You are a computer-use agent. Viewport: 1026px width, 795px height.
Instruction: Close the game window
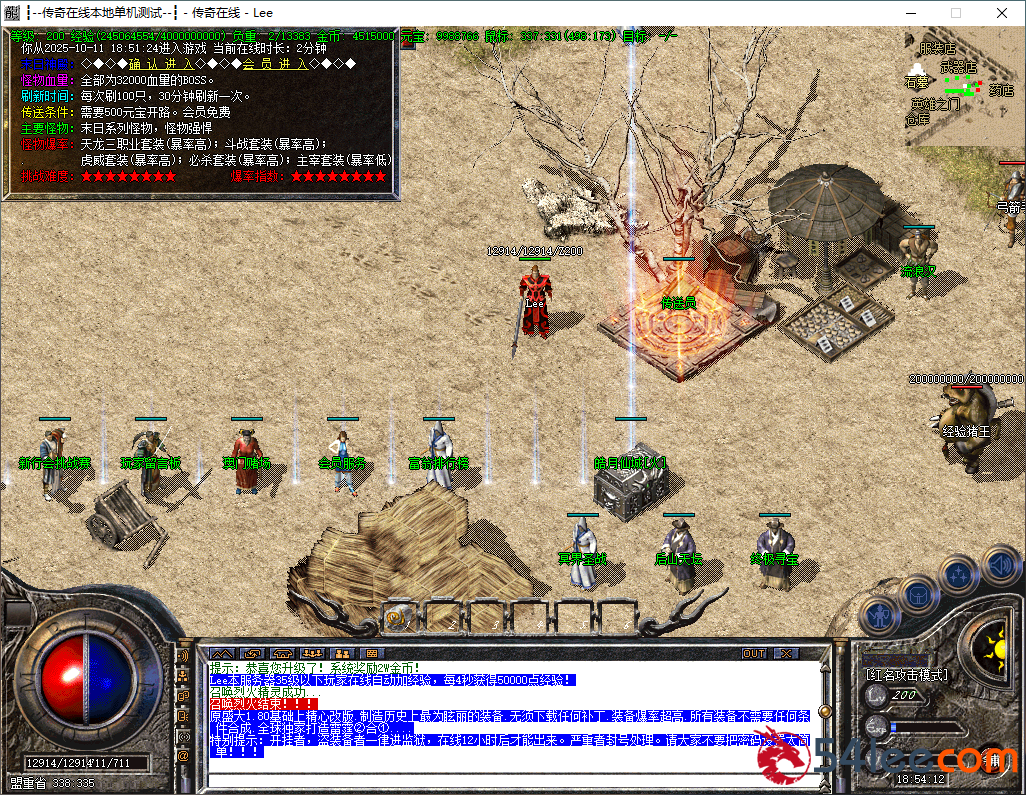pyautogui.click(x=1002, y=13)
